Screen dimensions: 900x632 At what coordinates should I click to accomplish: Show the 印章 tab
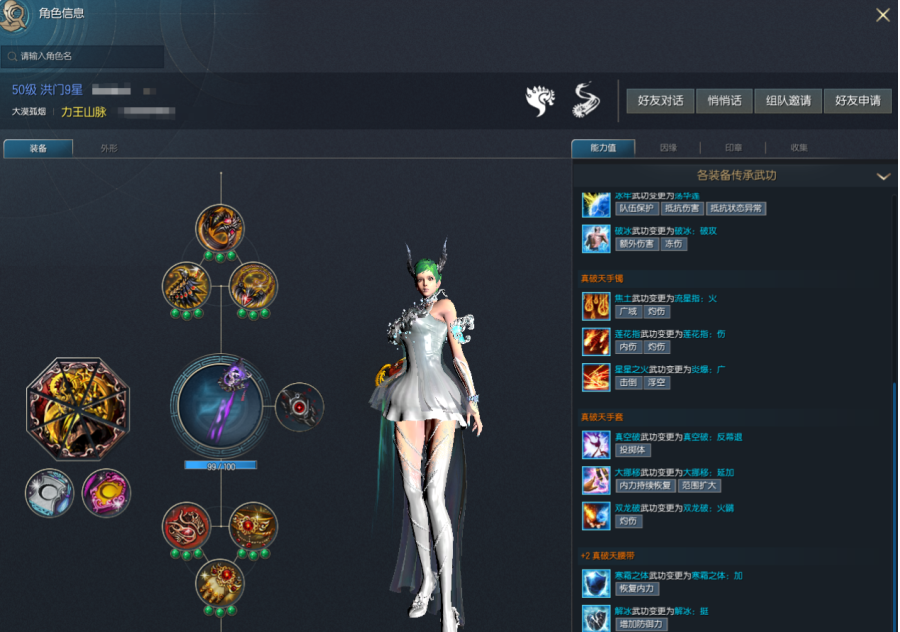click(733, 148)
